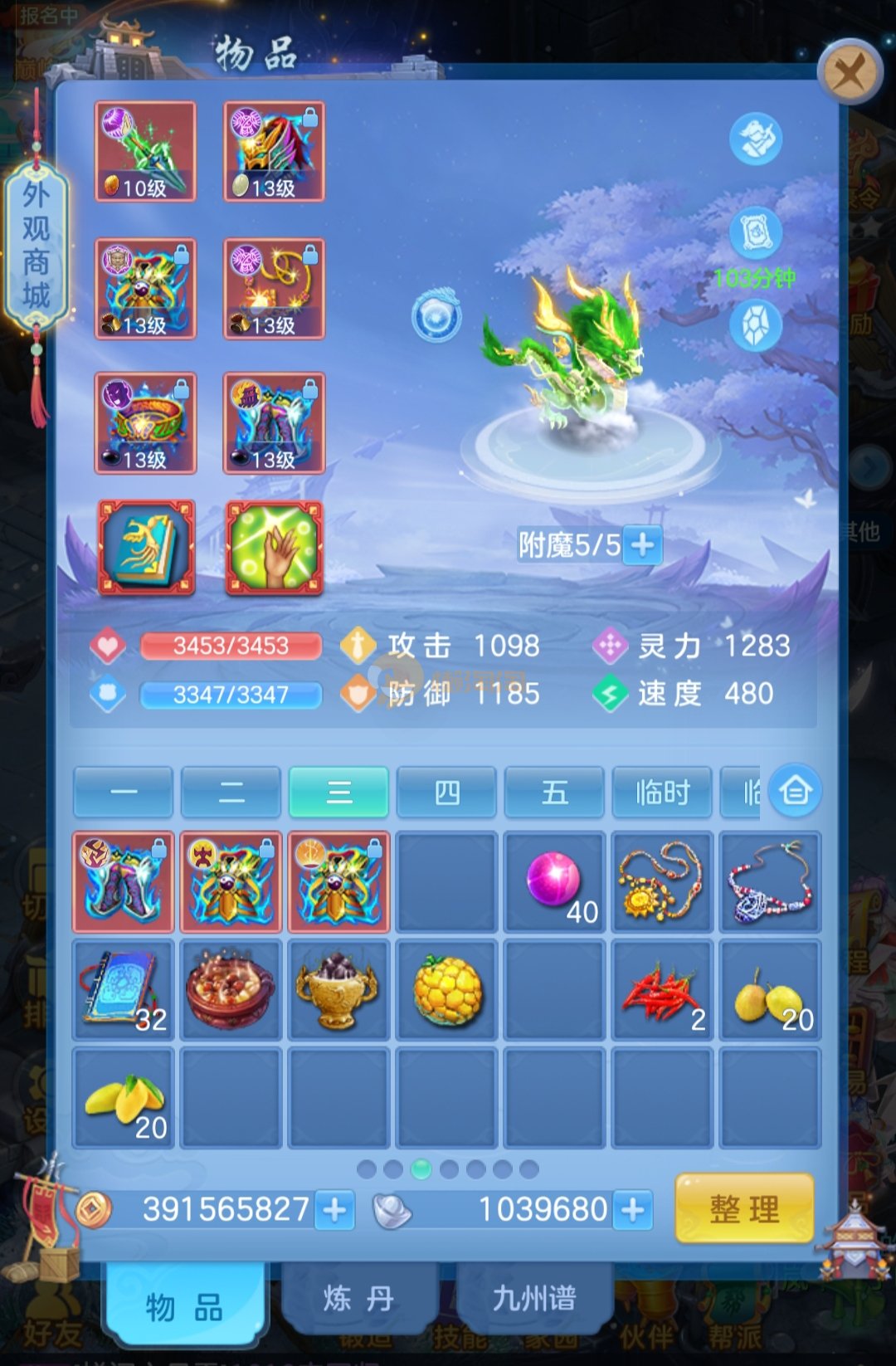Screen dimensions: 896x1366
Task: Switch to bag page 一
Action: [x=123, y=793]
